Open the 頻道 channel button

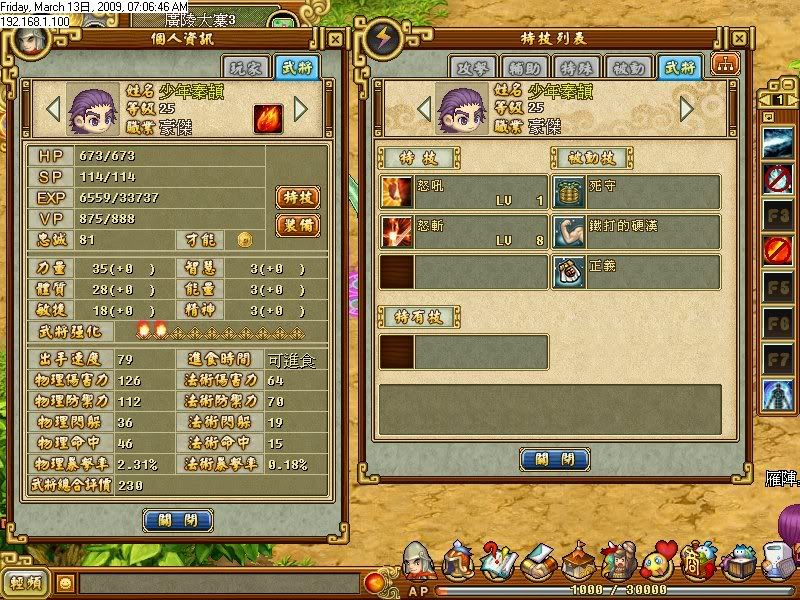pos(27,583)
